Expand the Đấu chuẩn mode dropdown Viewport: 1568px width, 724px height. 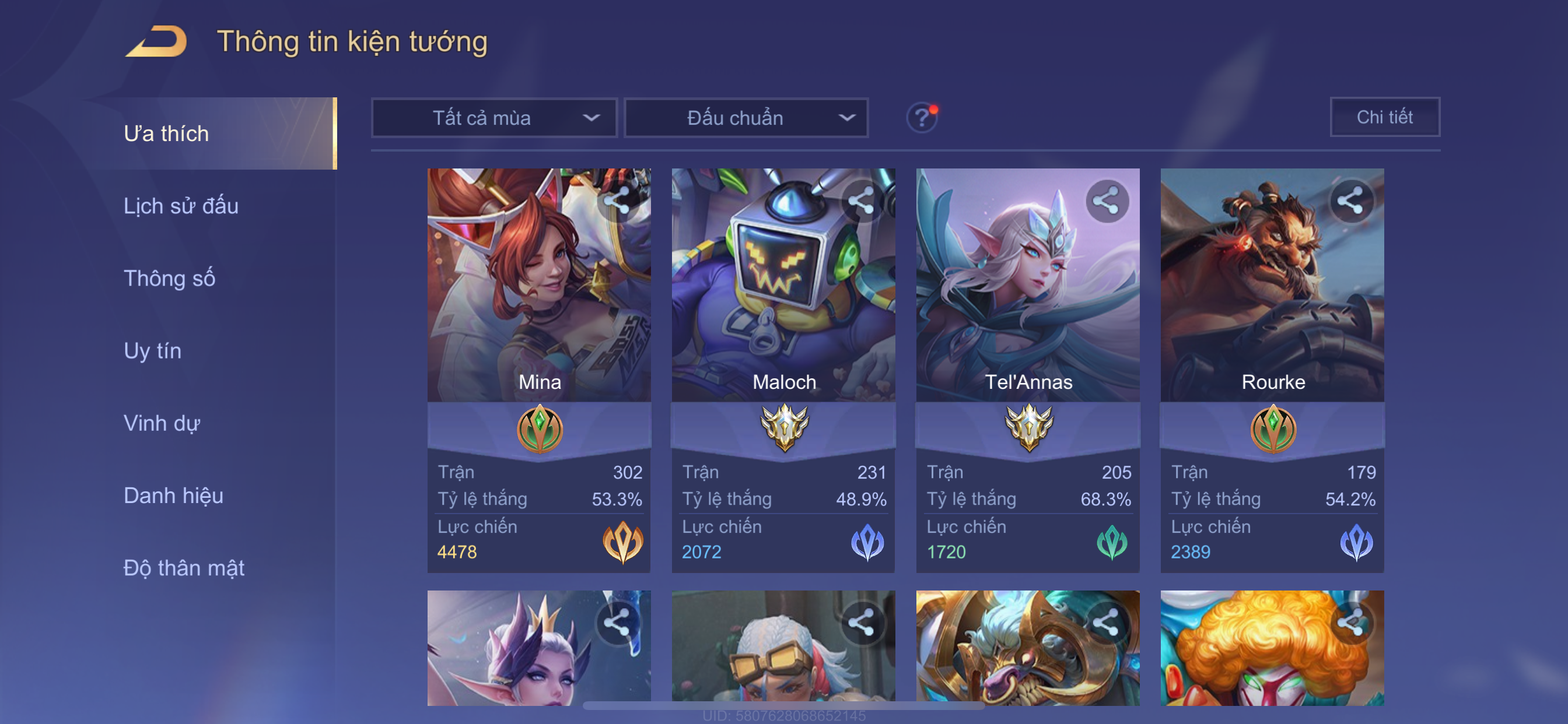click(x=745, y=118)
